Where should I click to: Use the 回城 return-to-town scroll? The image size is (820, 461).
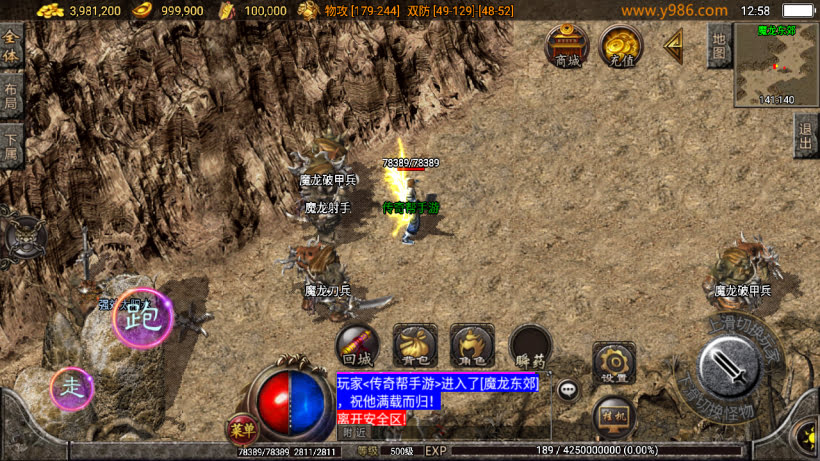pos(357,346)
